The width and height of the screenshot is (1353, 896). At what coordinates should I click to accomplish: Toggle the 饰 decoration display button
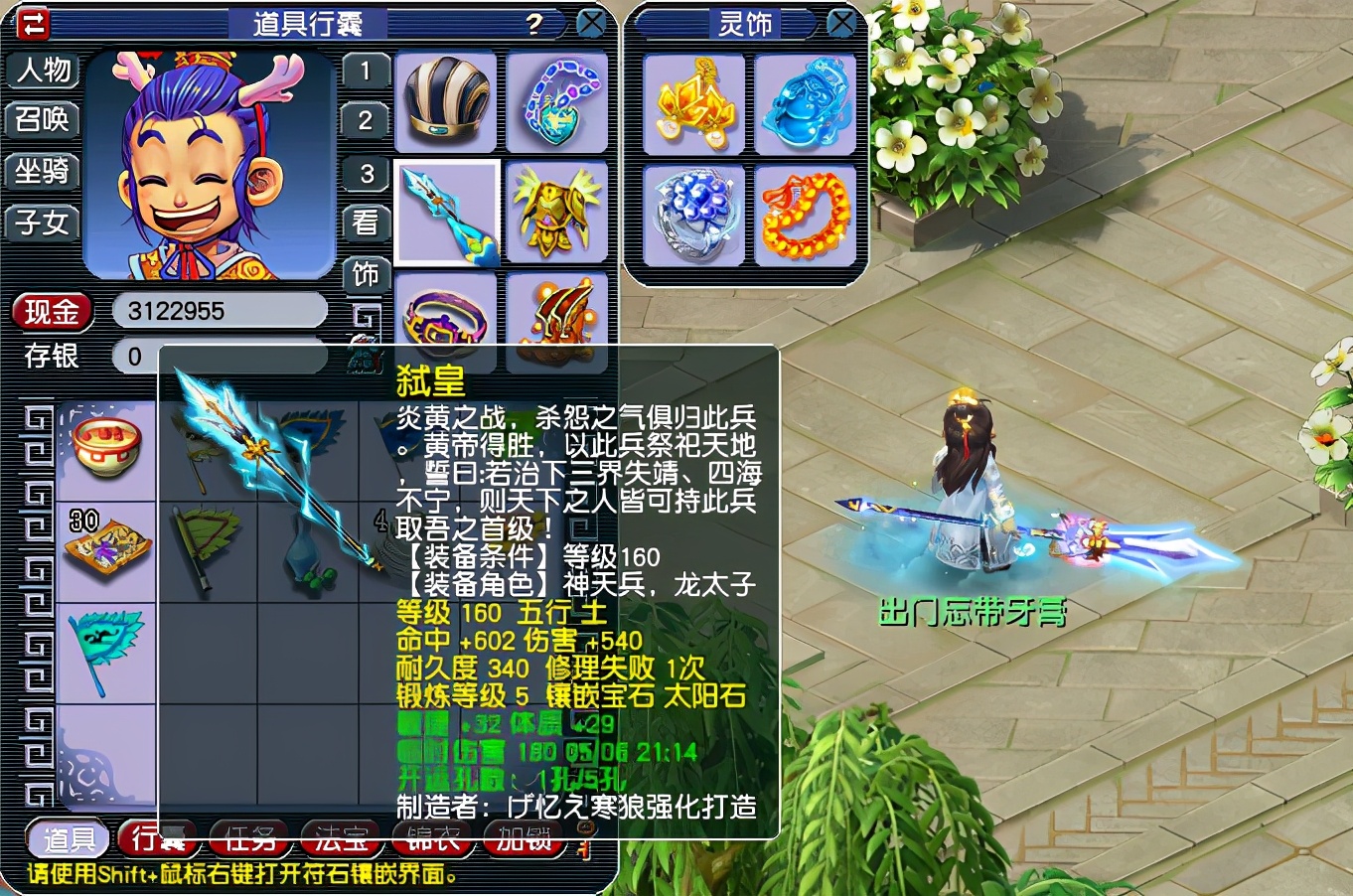coord(366,274)
